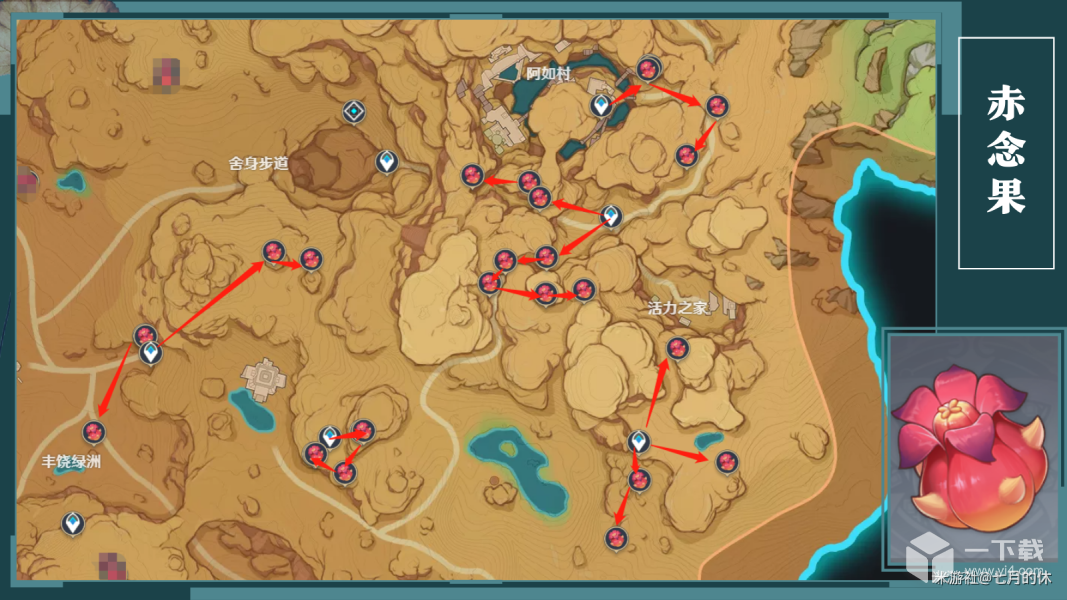The height and width of the screenshot is (600, 1067).
Task: Click the Henna Berry marker below 活力之家
Action: (x=677, y=348)
